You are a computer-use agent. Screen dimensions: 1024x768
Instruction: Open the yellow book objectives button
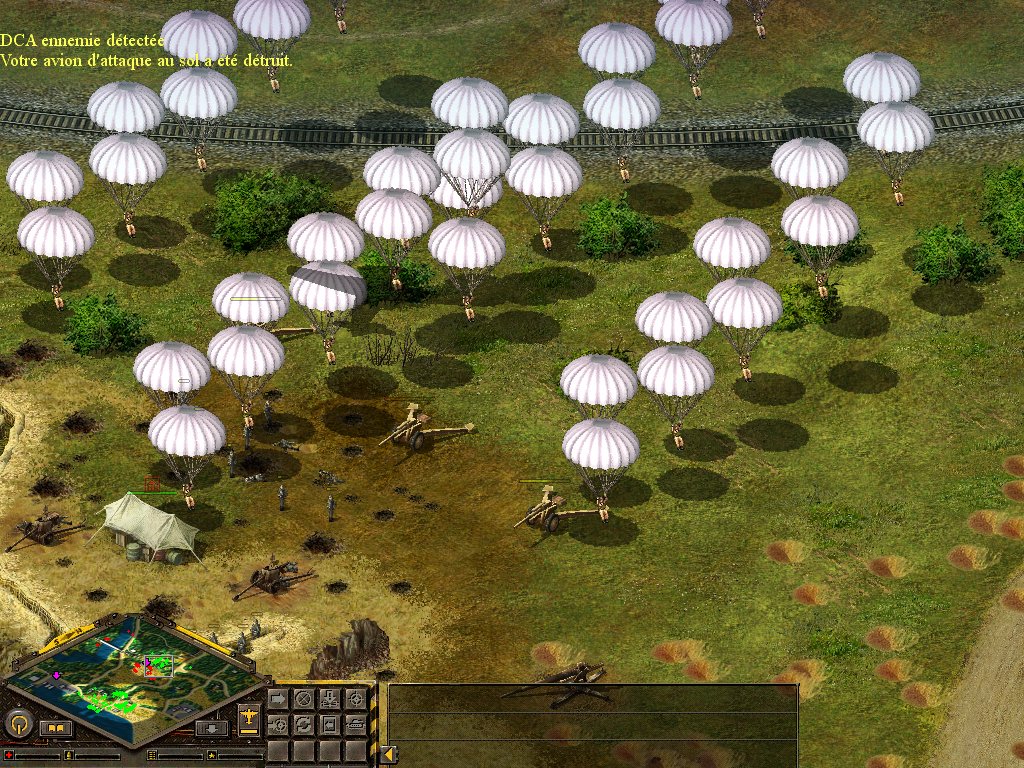(55, 728)
